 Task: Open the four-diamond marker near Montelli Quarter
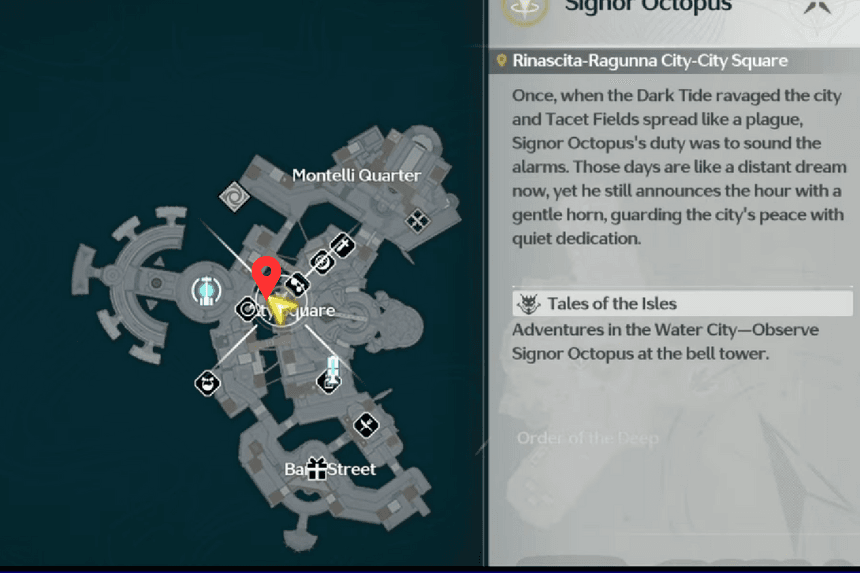(x=417, y=219)
